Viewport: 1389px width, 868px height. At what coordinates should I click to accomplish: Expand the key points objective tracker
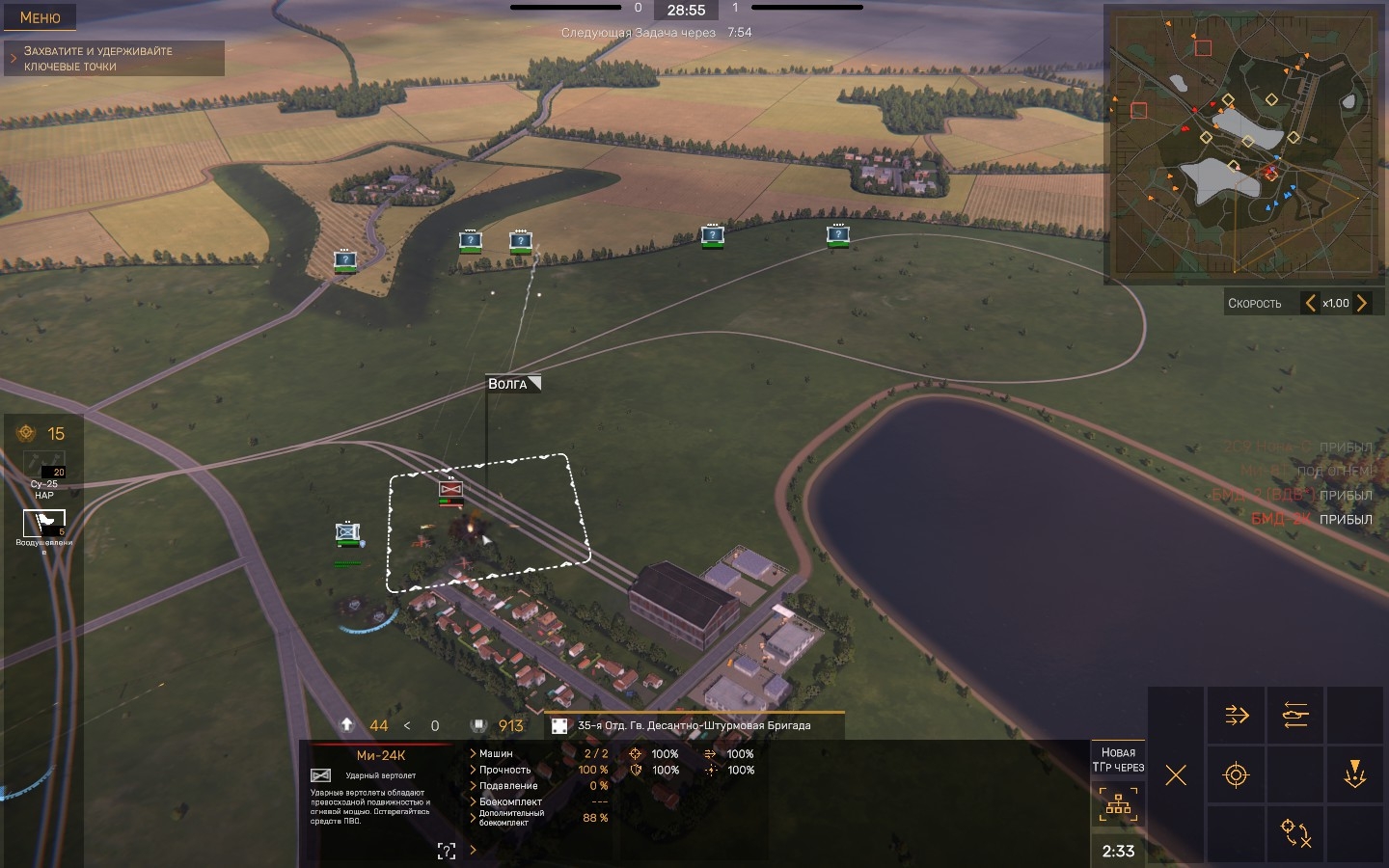click(14, 59)
